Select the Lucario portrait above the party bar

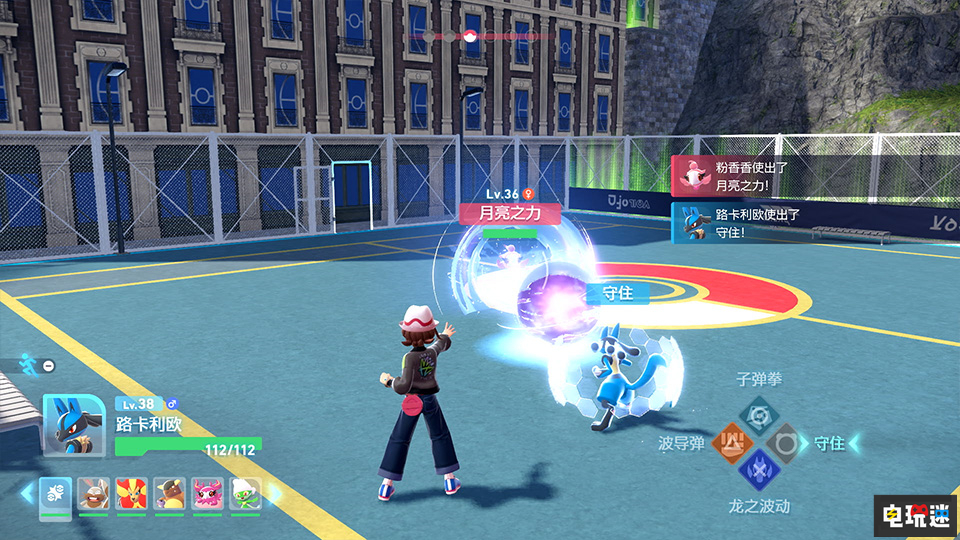(x=73, y=423)
